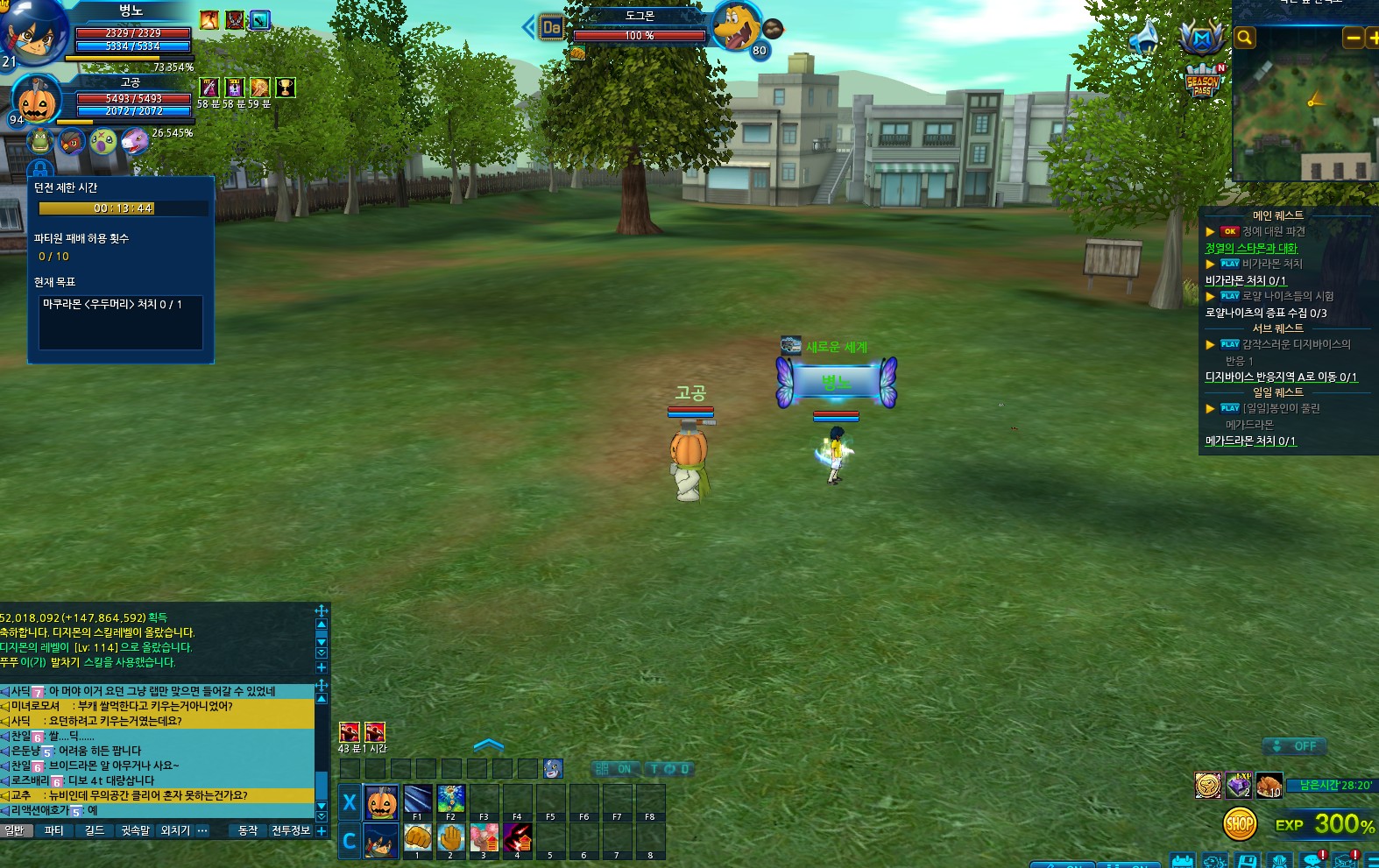This screenshot has height=868, width=1379.
Task: Open the 동작 actions tab
Action: coord(248,830)
